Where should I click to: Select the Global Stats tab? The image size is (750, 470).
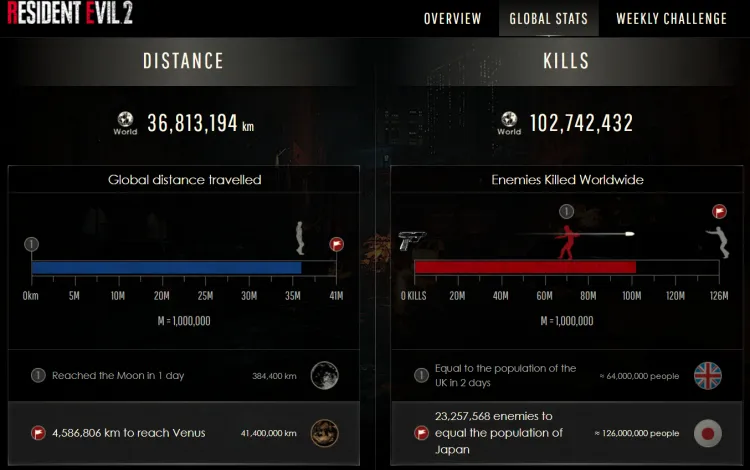548,19
